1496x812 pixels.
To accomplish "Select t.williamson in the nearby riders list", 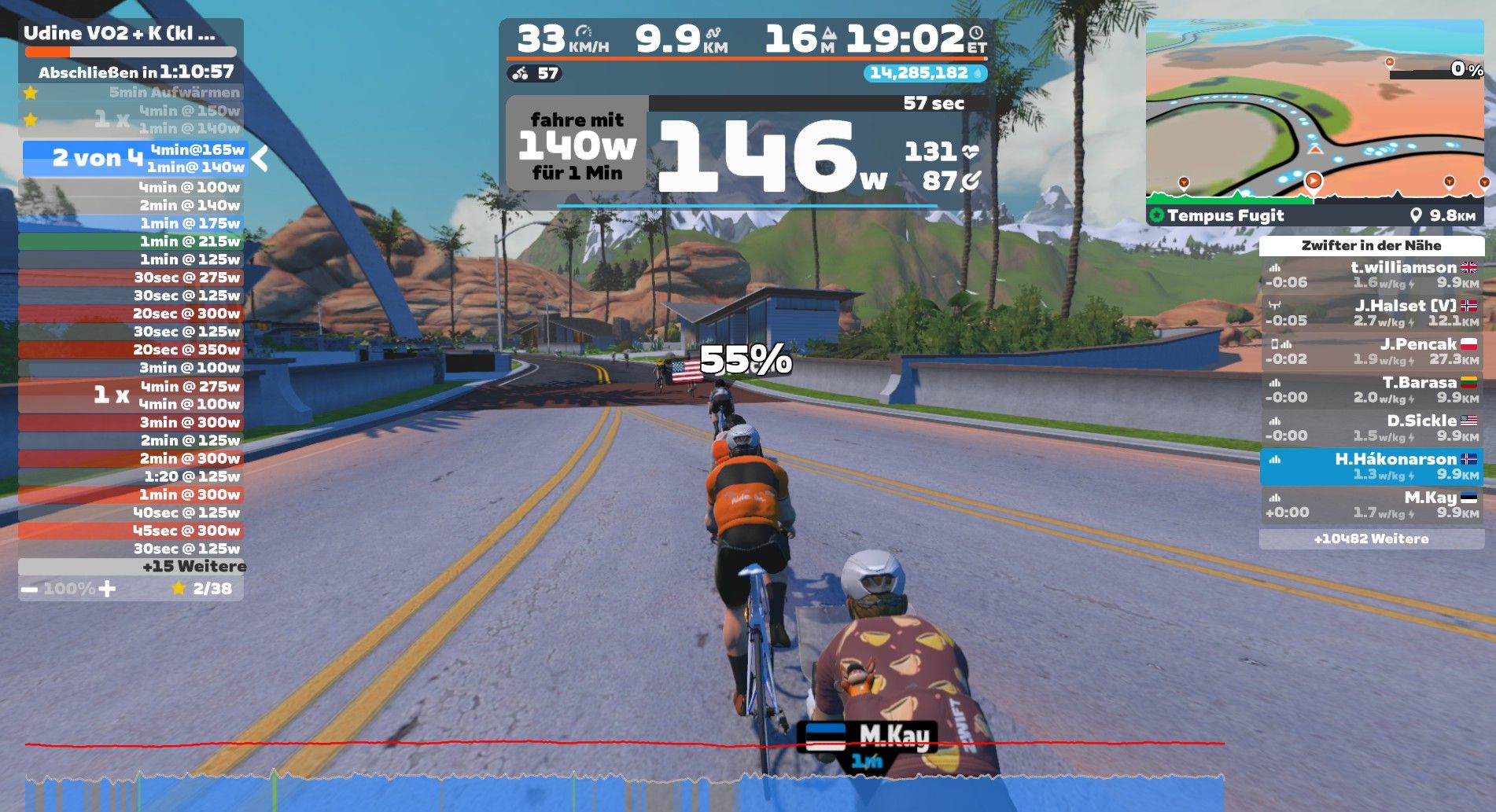I will [x=1372, y=275].
